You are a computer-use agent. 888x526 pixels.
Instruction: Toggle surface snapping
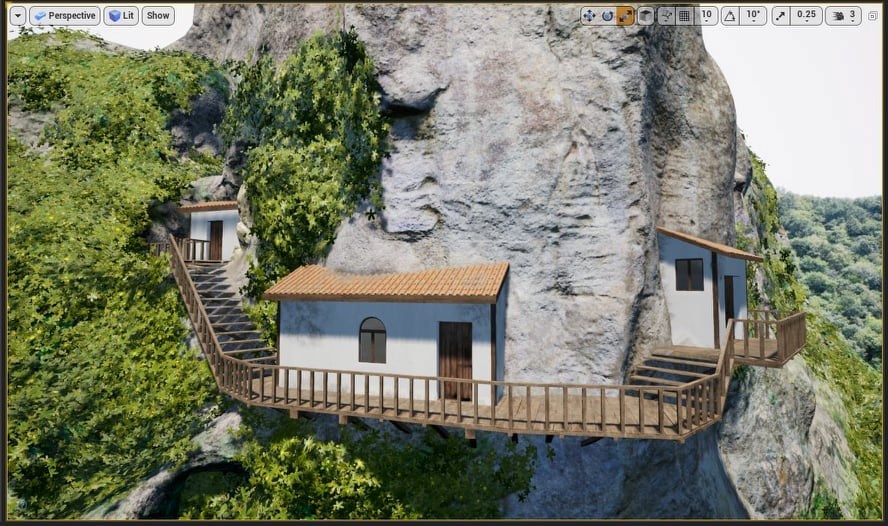[x=666, y=16]
